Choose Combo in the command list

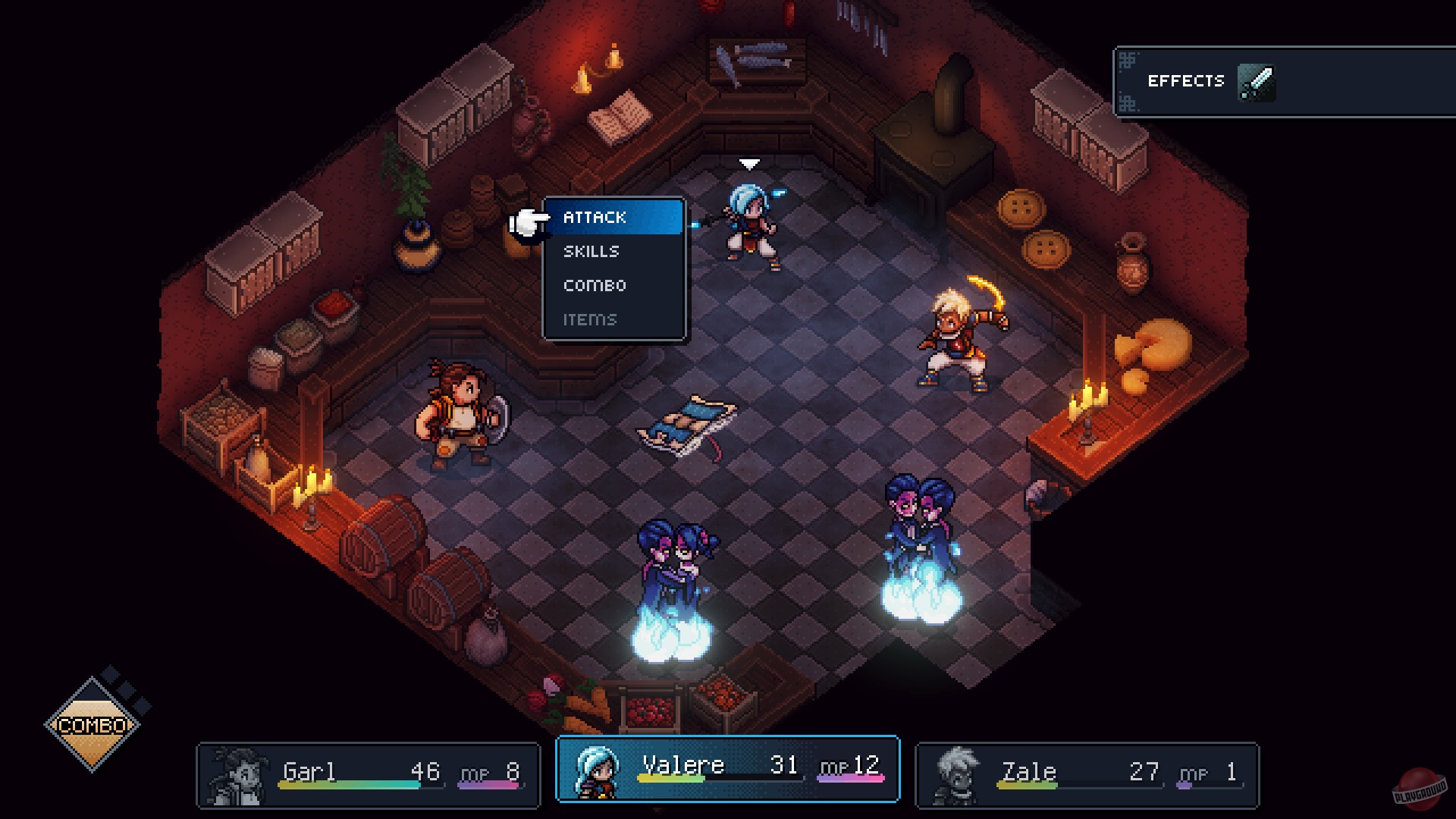(595, 285)
